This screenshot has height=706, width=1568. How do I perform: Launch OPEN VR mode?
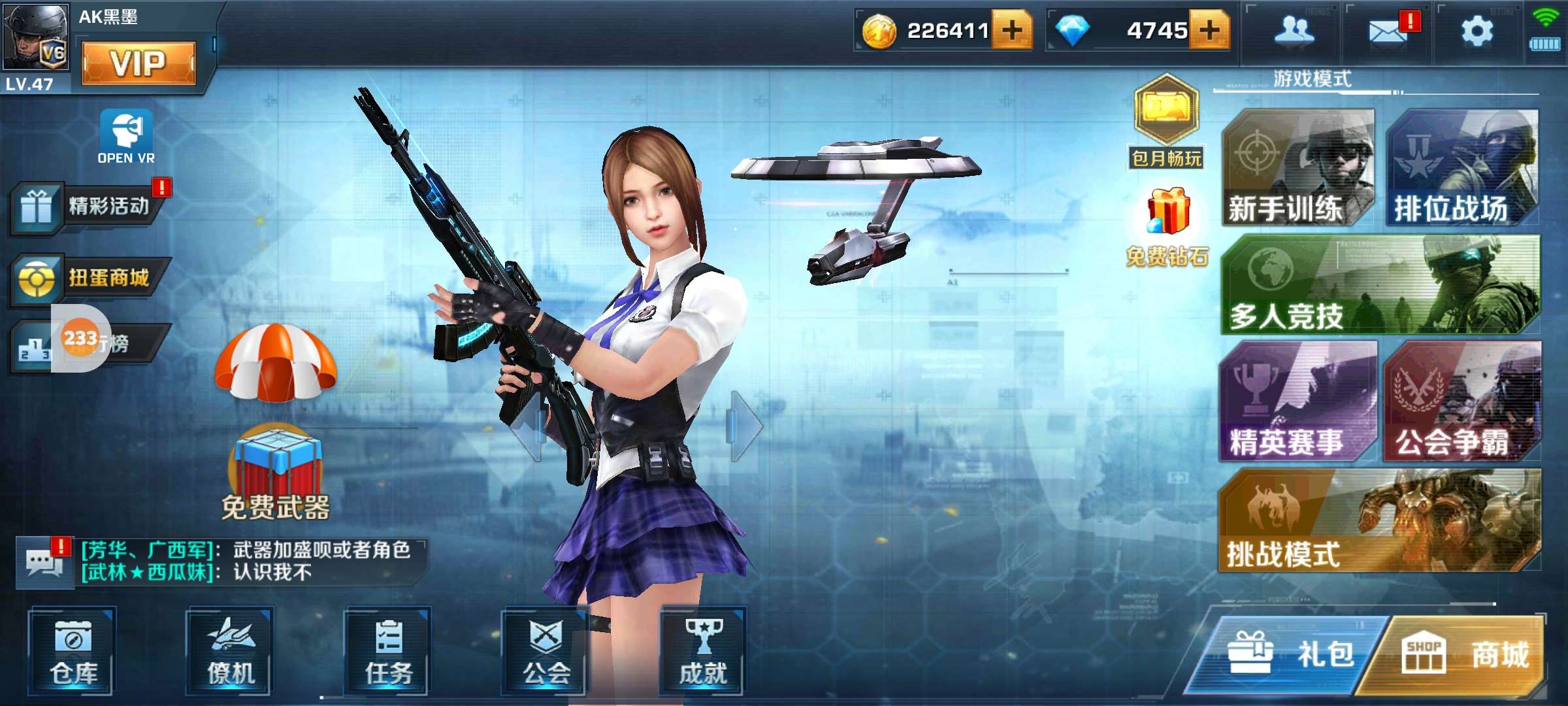(x=126, y=137)
